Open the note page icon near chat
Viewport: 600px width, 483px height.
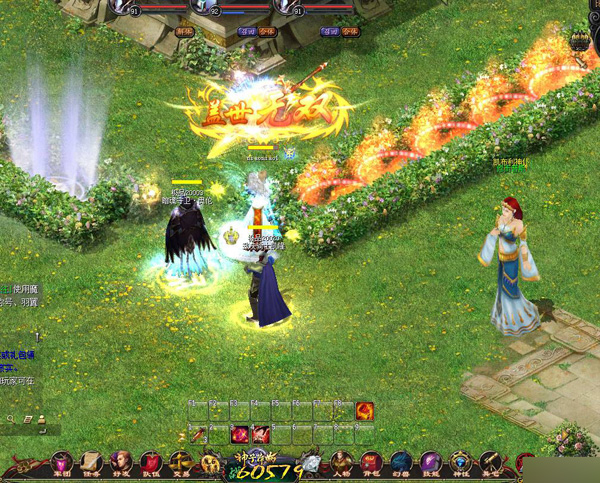pos(28,419)
